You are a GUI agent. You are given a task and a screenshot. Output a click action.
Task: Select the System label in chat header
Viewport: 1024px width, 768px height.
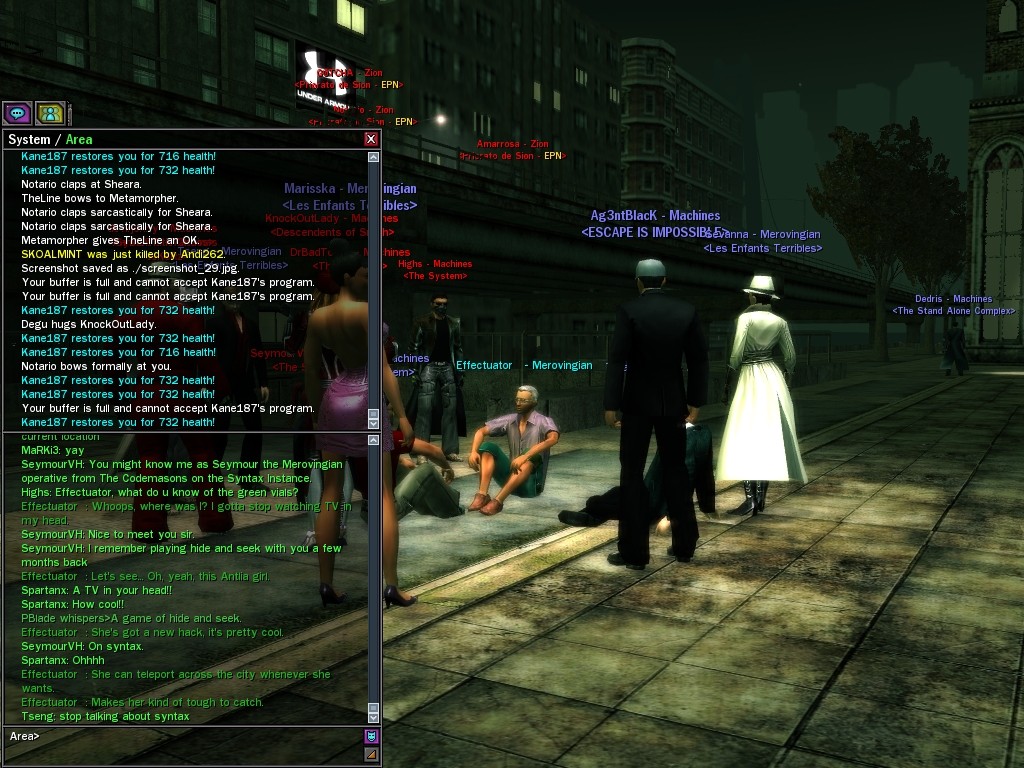pos(29,140)
